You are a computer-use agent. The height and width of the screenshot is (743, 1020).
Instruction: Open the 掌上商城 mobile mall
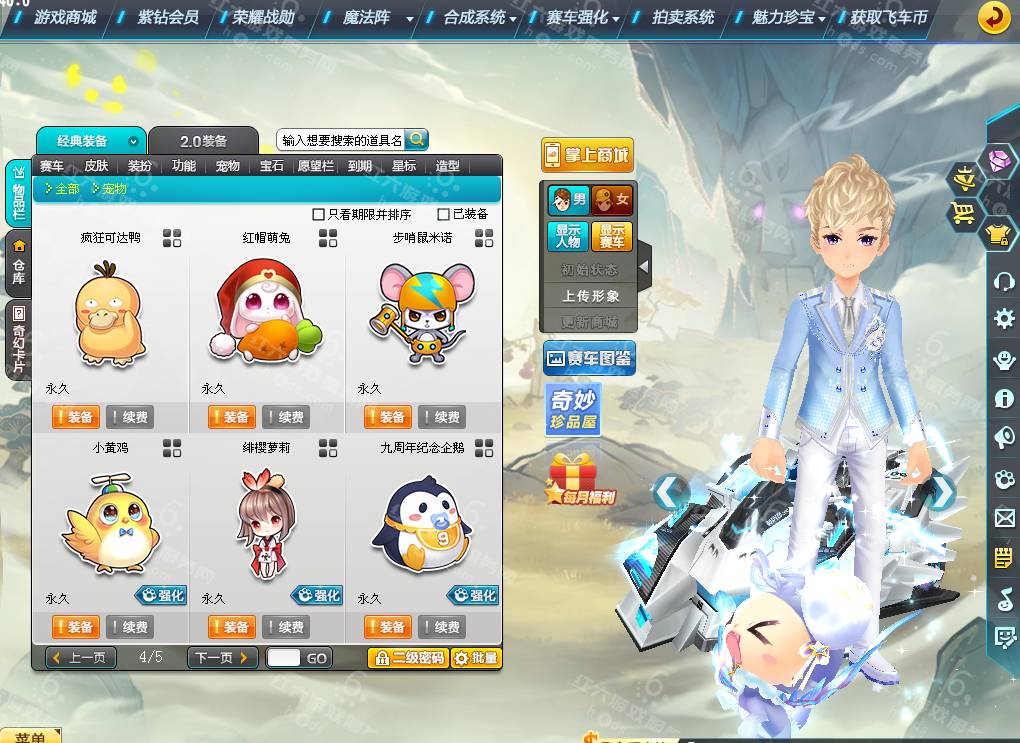tap(588, 155)
